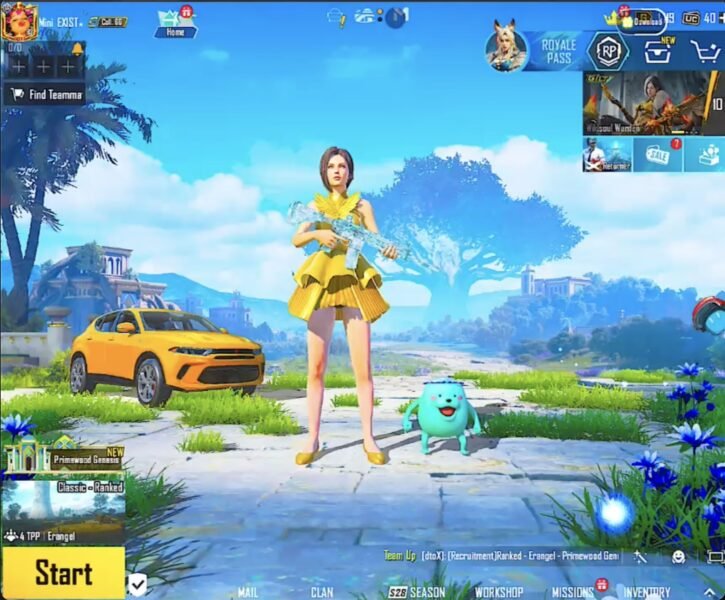Open the player profile avatar
Screen dimensions: 725x600
[x=19, y=20]
